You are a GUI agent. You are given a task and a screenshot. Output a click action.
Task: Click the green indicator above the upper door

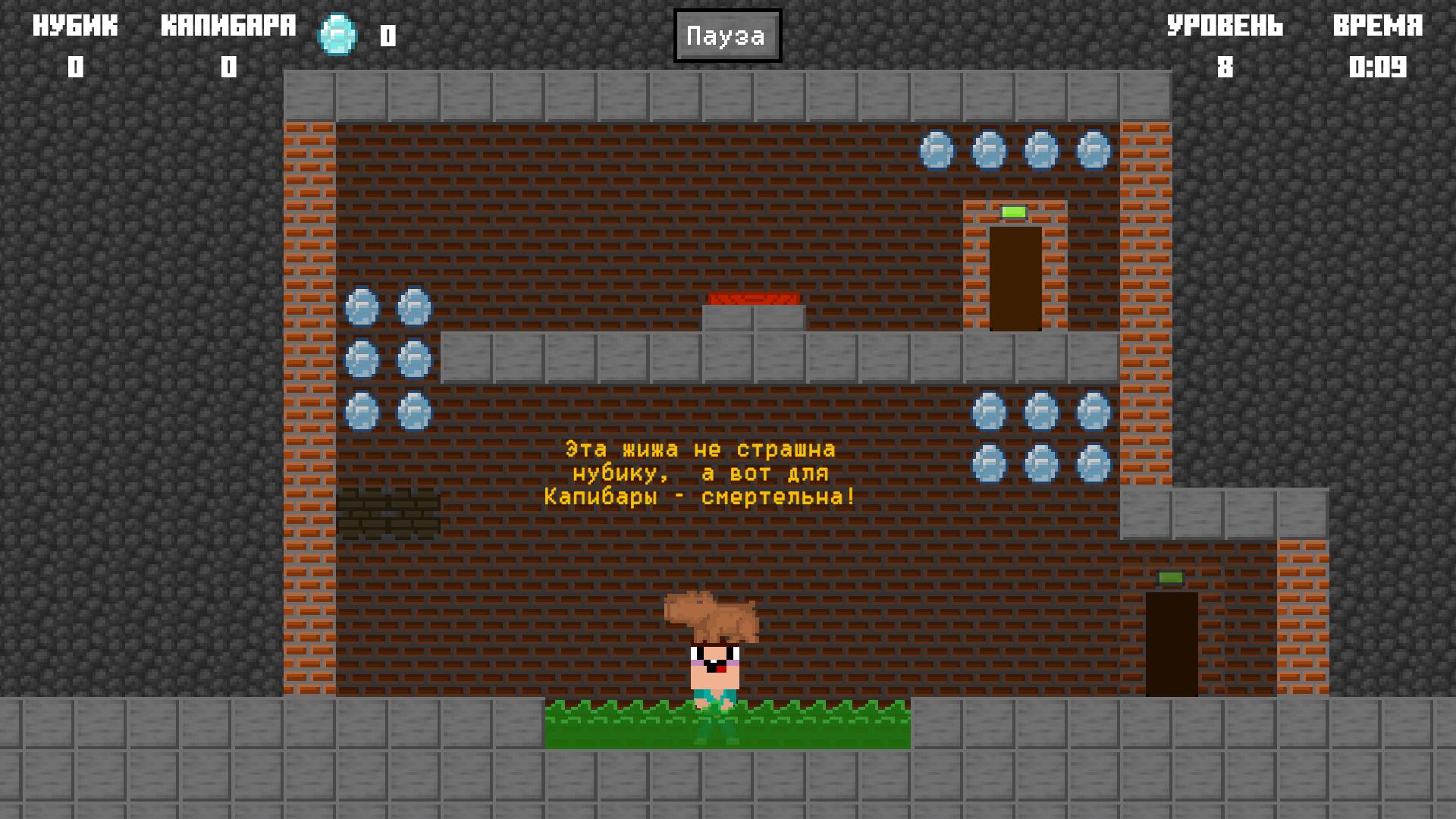click(x=1014, y=213)
